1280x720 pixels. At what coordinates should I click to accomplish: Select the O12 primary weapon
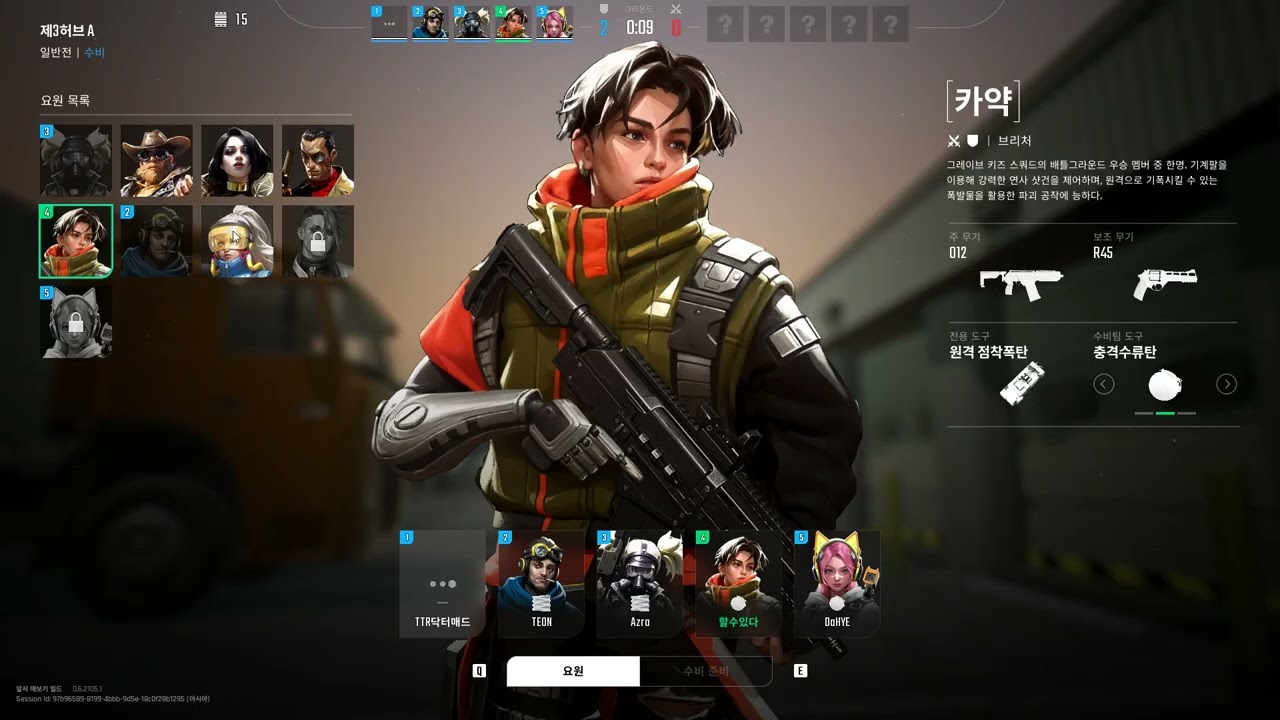pyautogui.click(x=1020, y=283)
